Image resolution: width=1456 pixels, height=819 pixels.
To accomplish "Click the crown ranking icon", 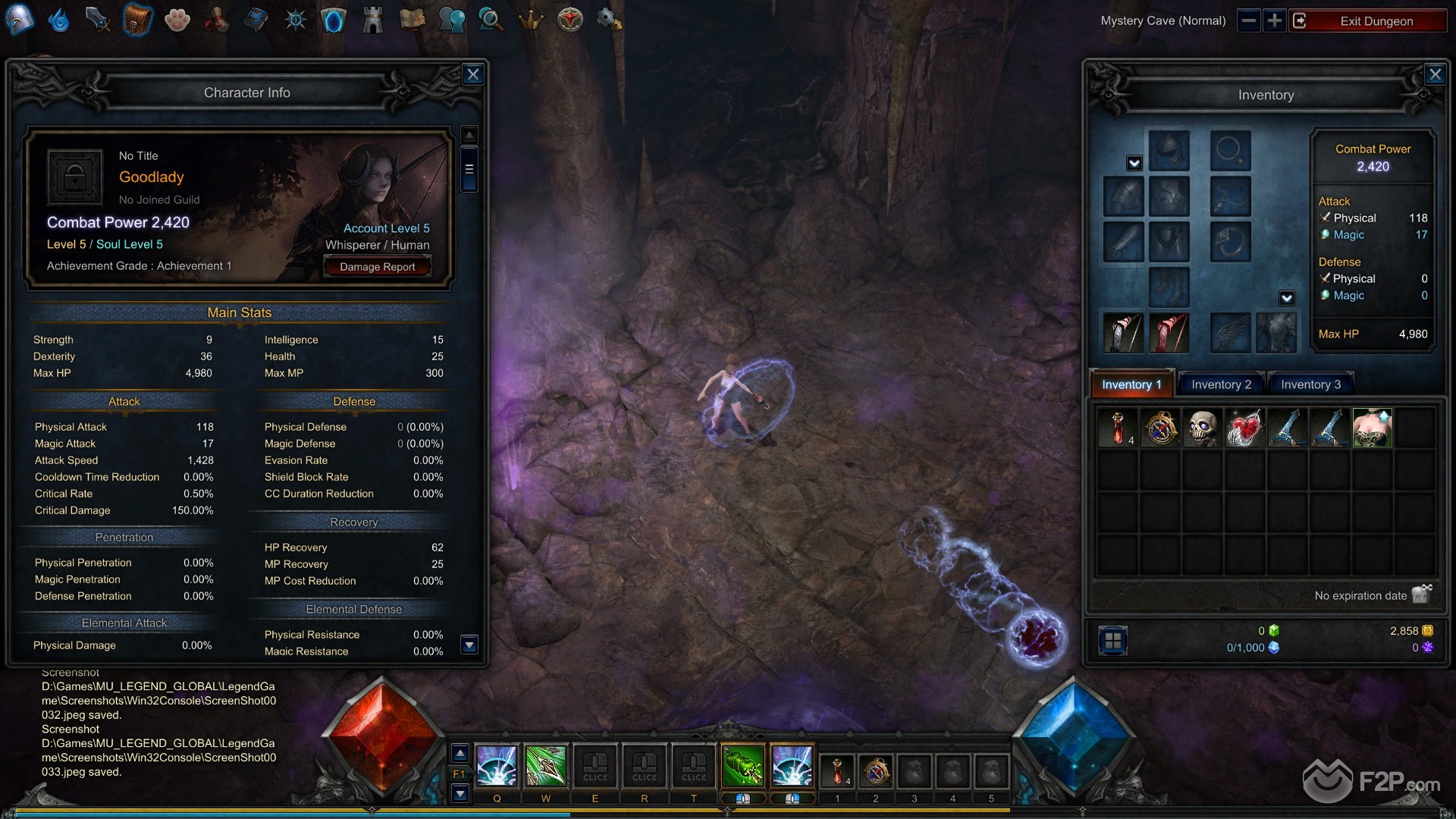I will [x=532, y=19].
